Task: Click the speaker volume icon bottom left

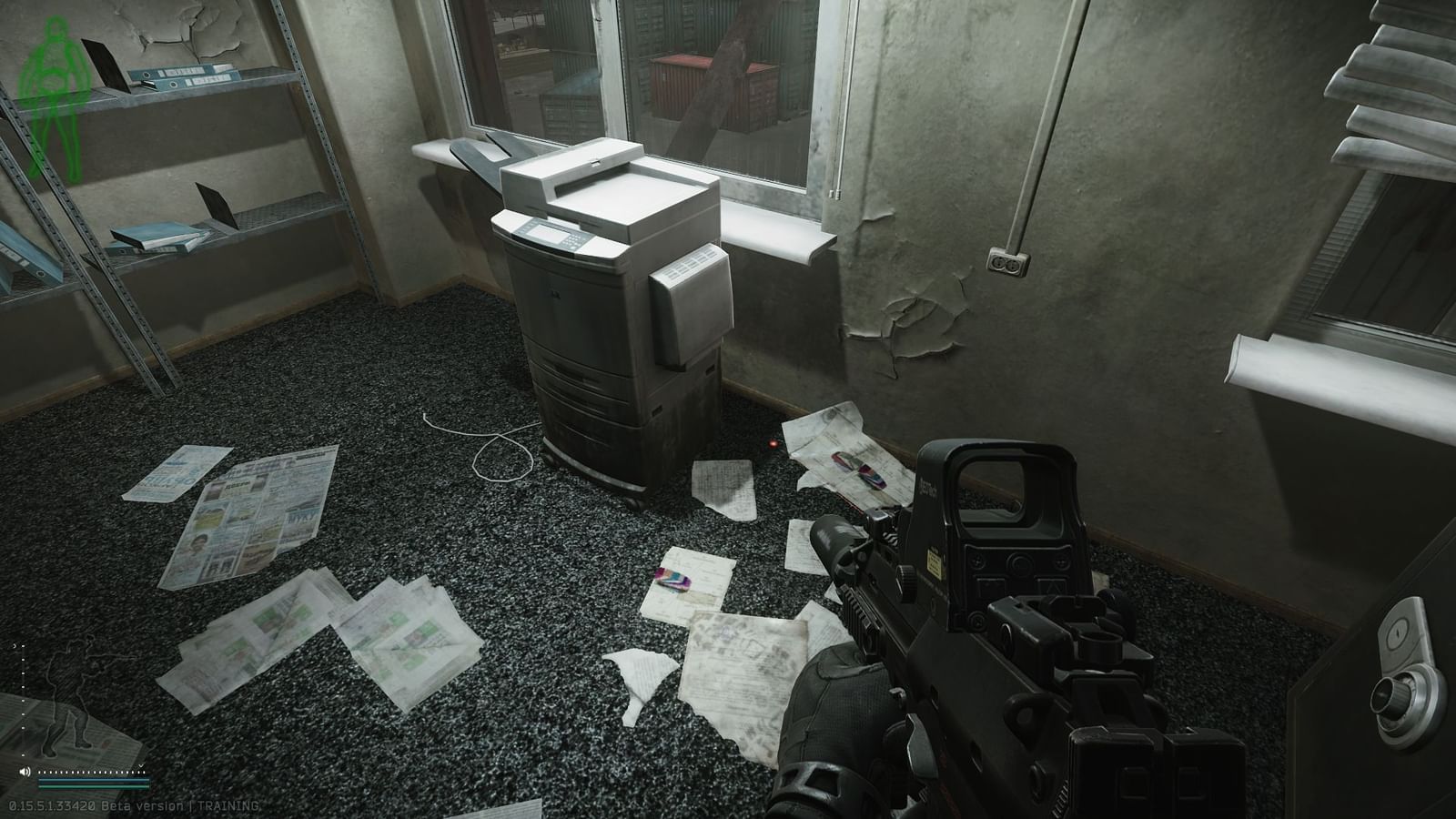Action: point(24,772)
